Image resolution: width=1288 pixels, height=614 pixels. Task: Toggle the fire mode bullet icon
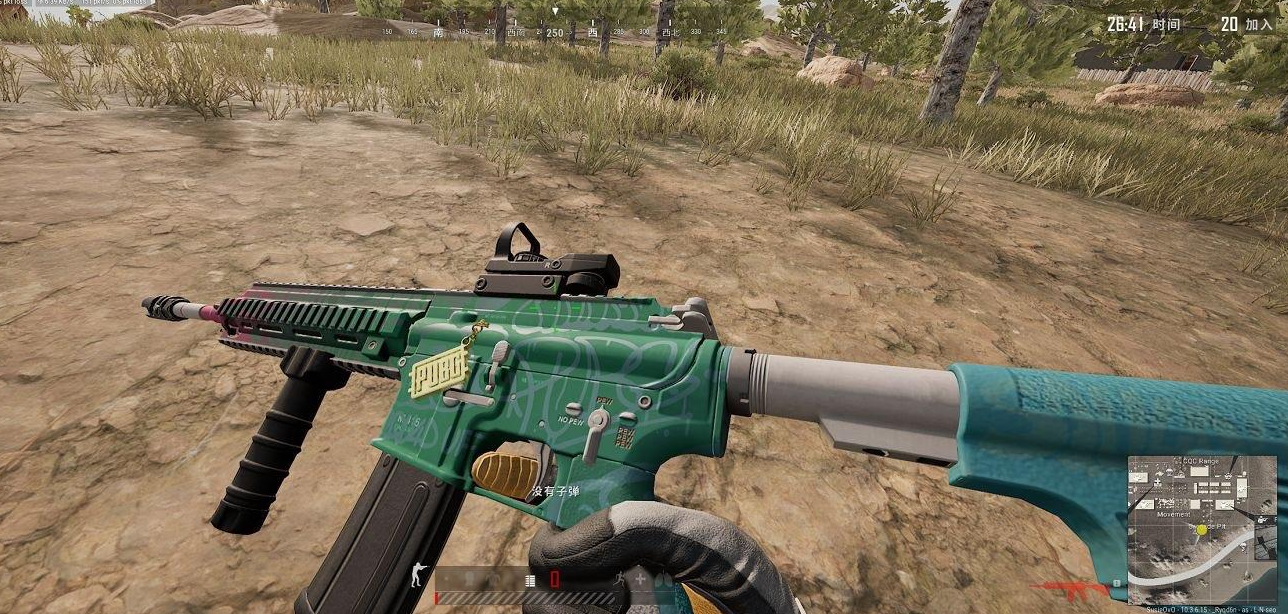(x=530, y=579)
